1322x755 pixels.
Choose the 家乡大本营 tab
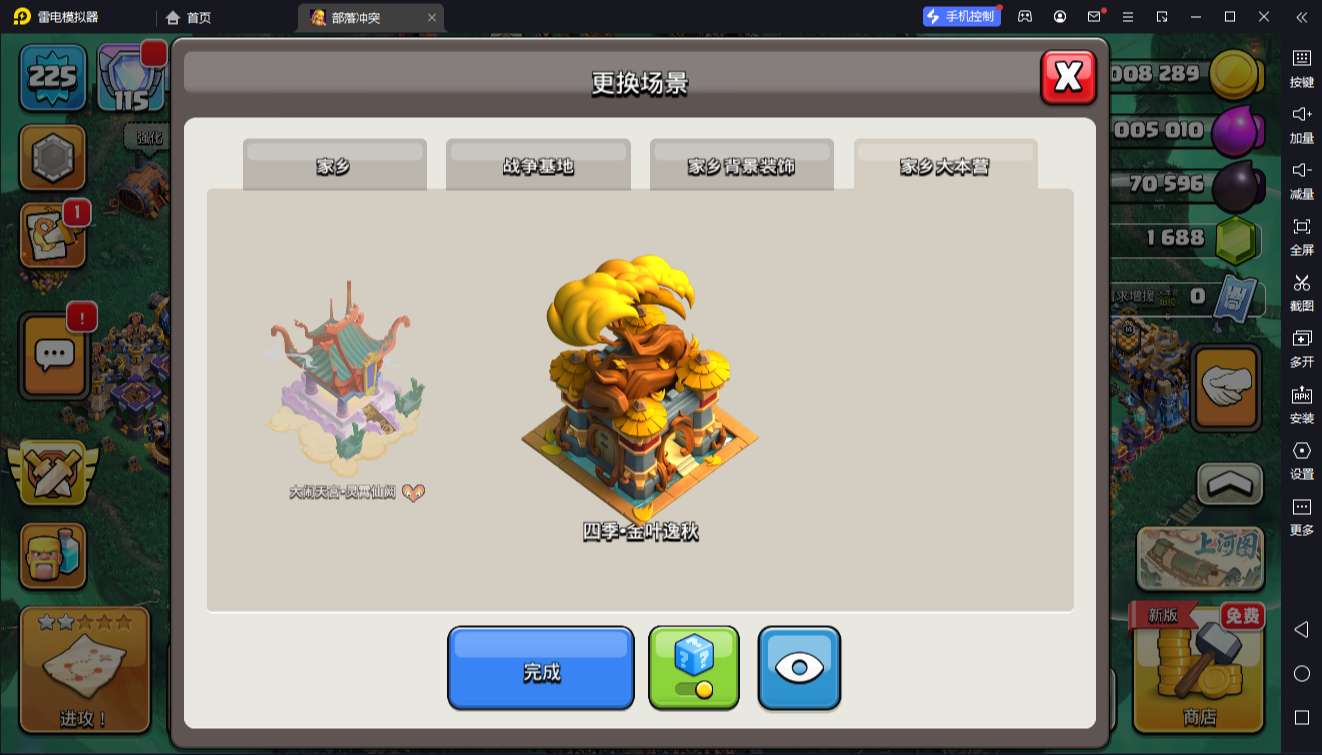[945, 165]
